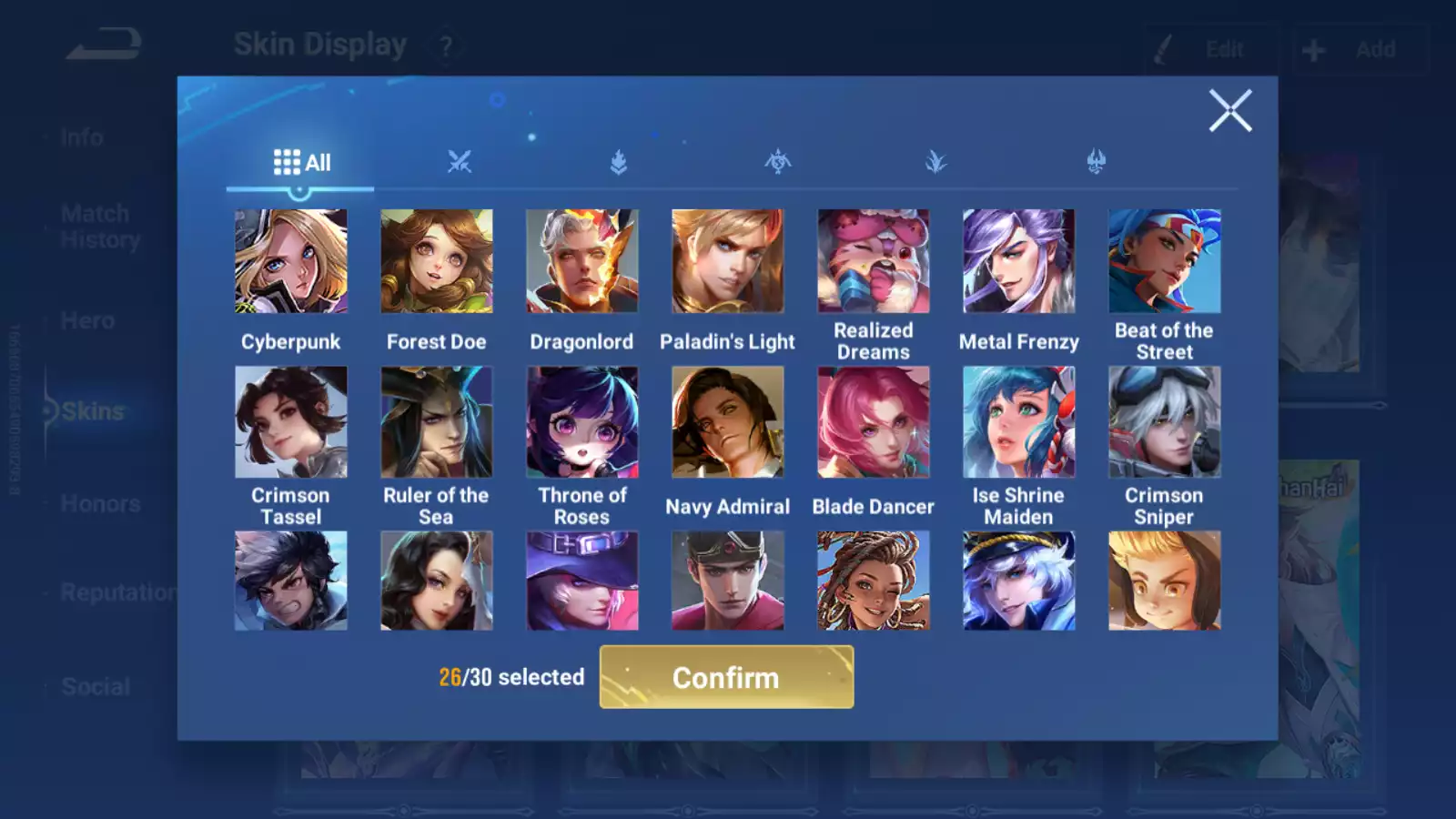Close the skin selection popup
Screen dimensions: 1456x819
coord(1229,111)
